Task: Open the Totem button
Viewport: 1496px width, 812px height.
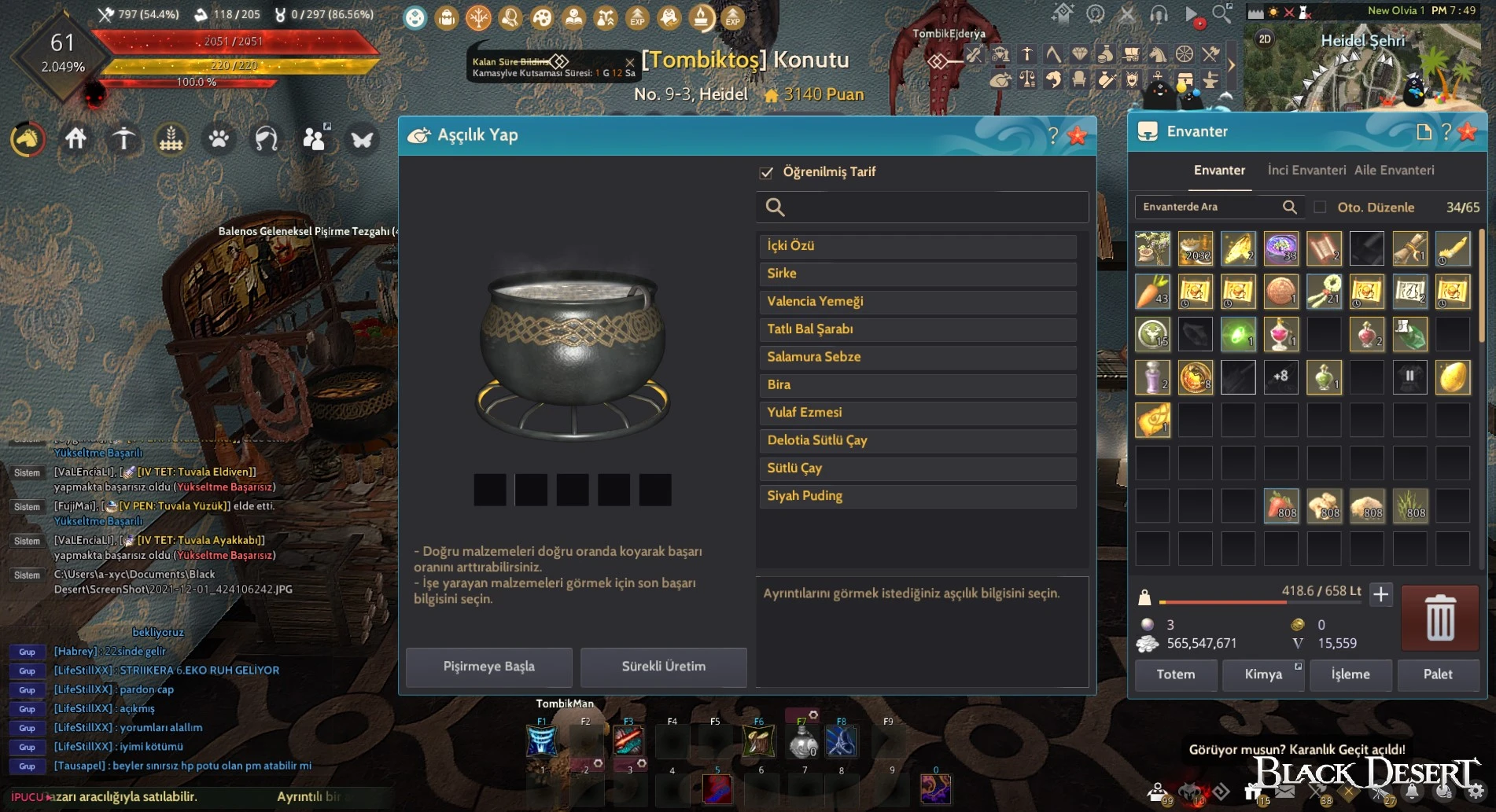Action: (1175, 674)
